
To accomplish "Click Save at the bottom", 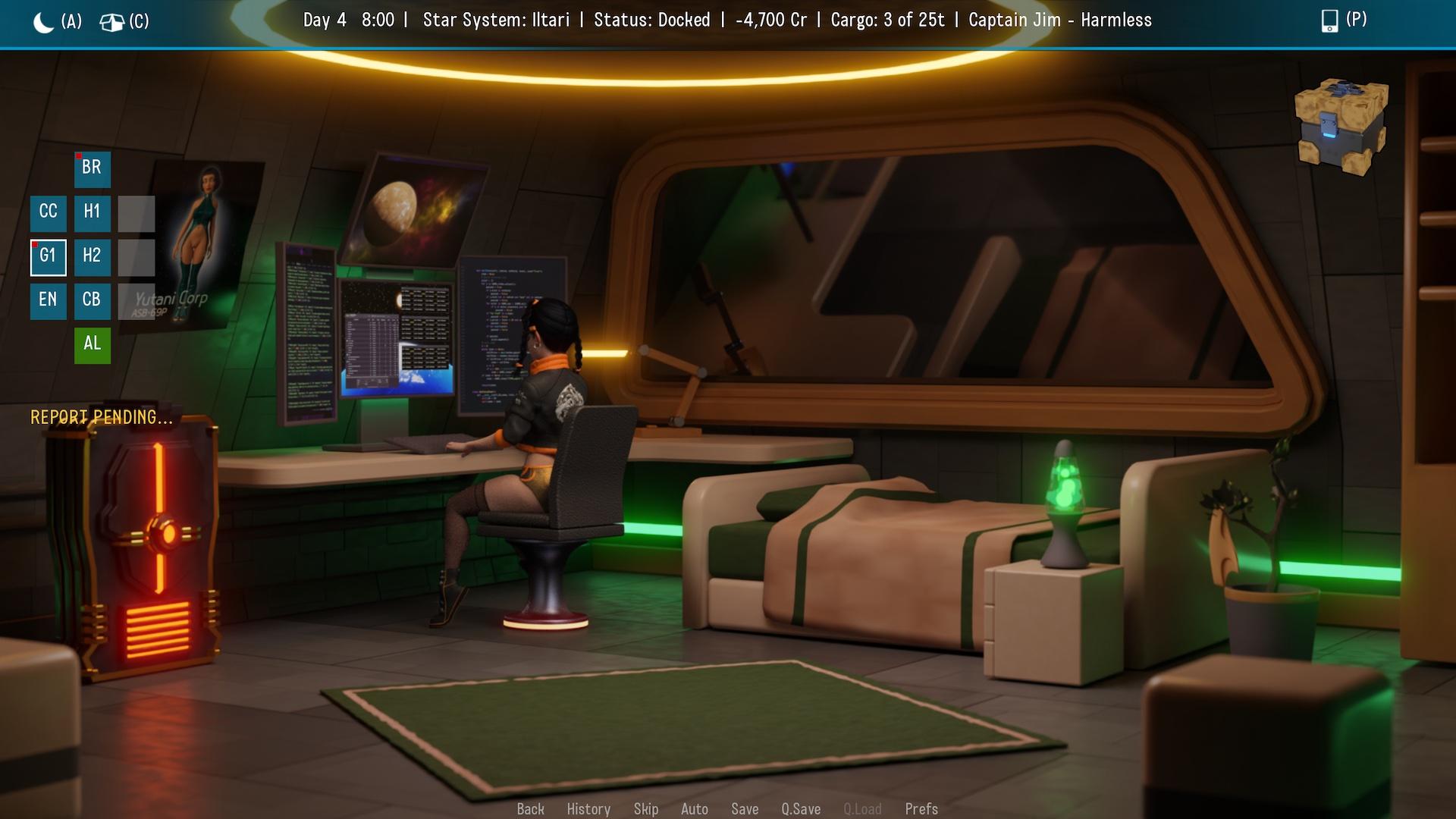I will (x=745, y=809).
